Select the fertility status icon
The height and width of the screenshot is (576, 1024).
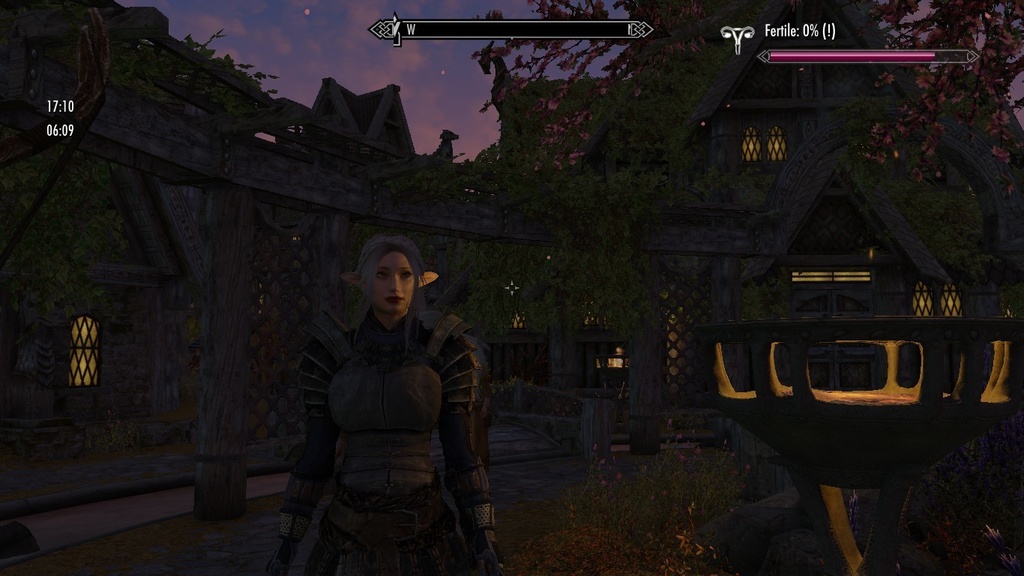(x=737, y=39)
